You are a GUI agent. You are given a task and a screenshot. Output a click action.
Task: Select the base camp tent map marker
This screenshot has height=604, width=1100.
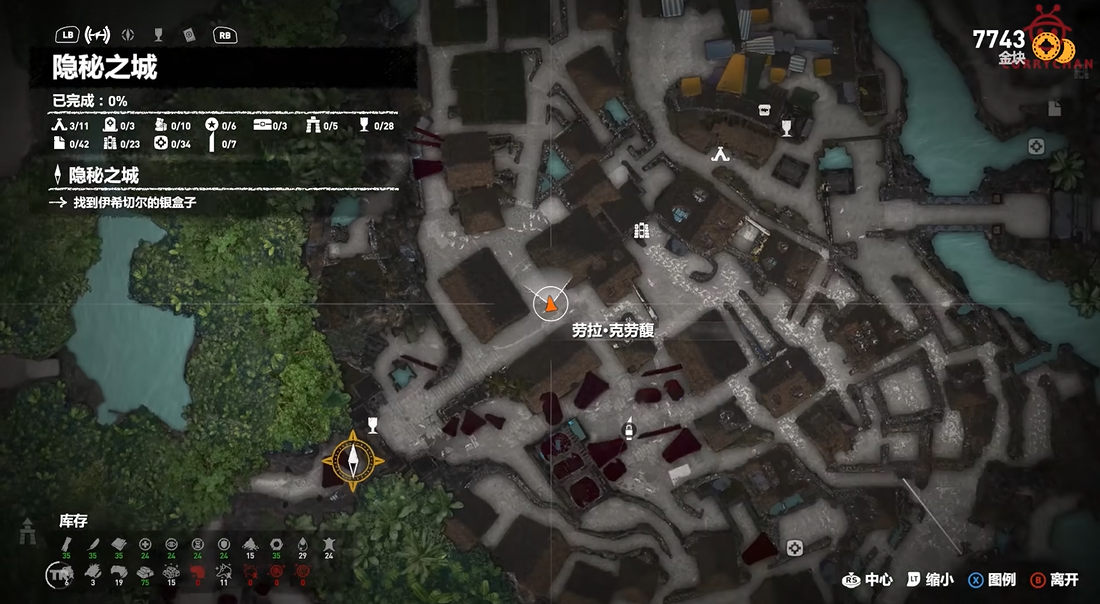pyautogui.click(x=720, y=154)
